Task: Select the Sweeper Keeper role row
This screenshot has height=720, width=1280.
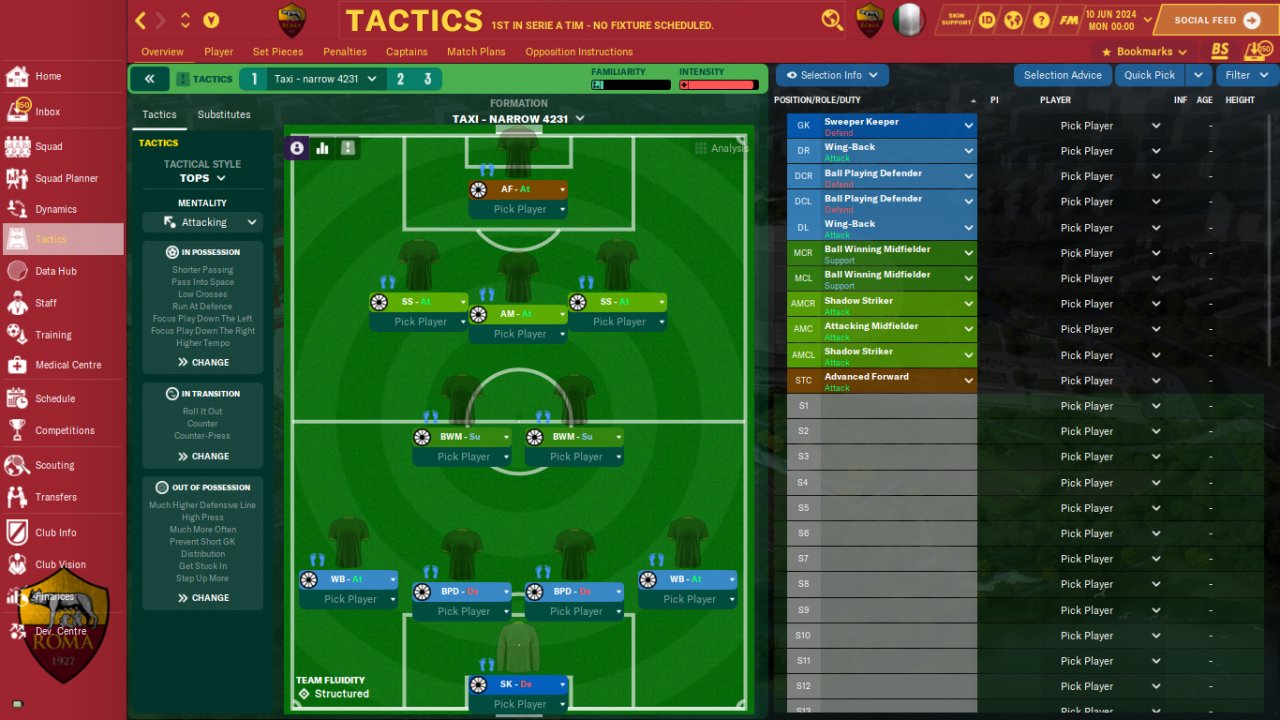Action: point(880,126)
